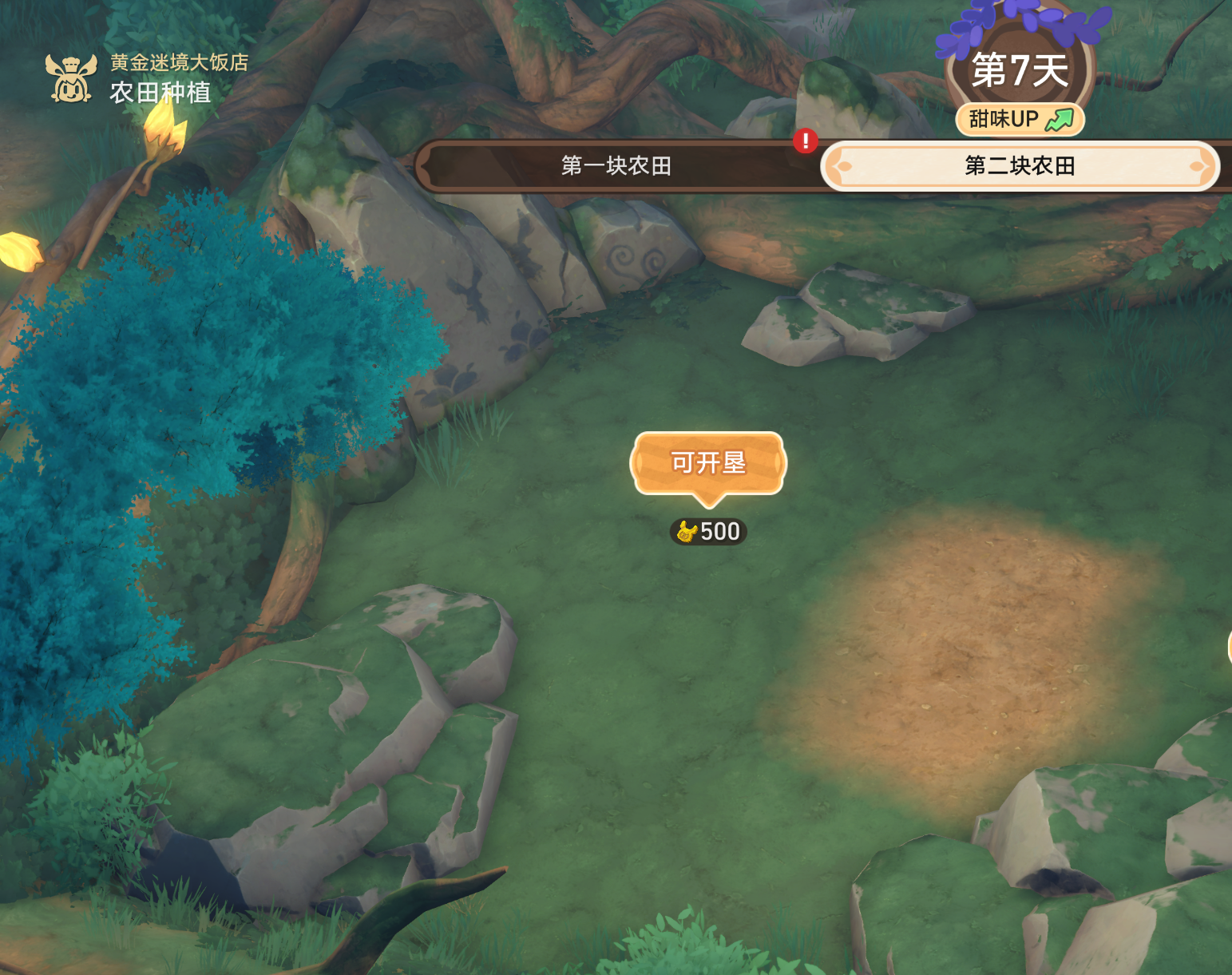The width and height of the screenshot is (1232, 975).
Task: Switch to the 第一块农田 tab
Action: click(x=615, y=166)
